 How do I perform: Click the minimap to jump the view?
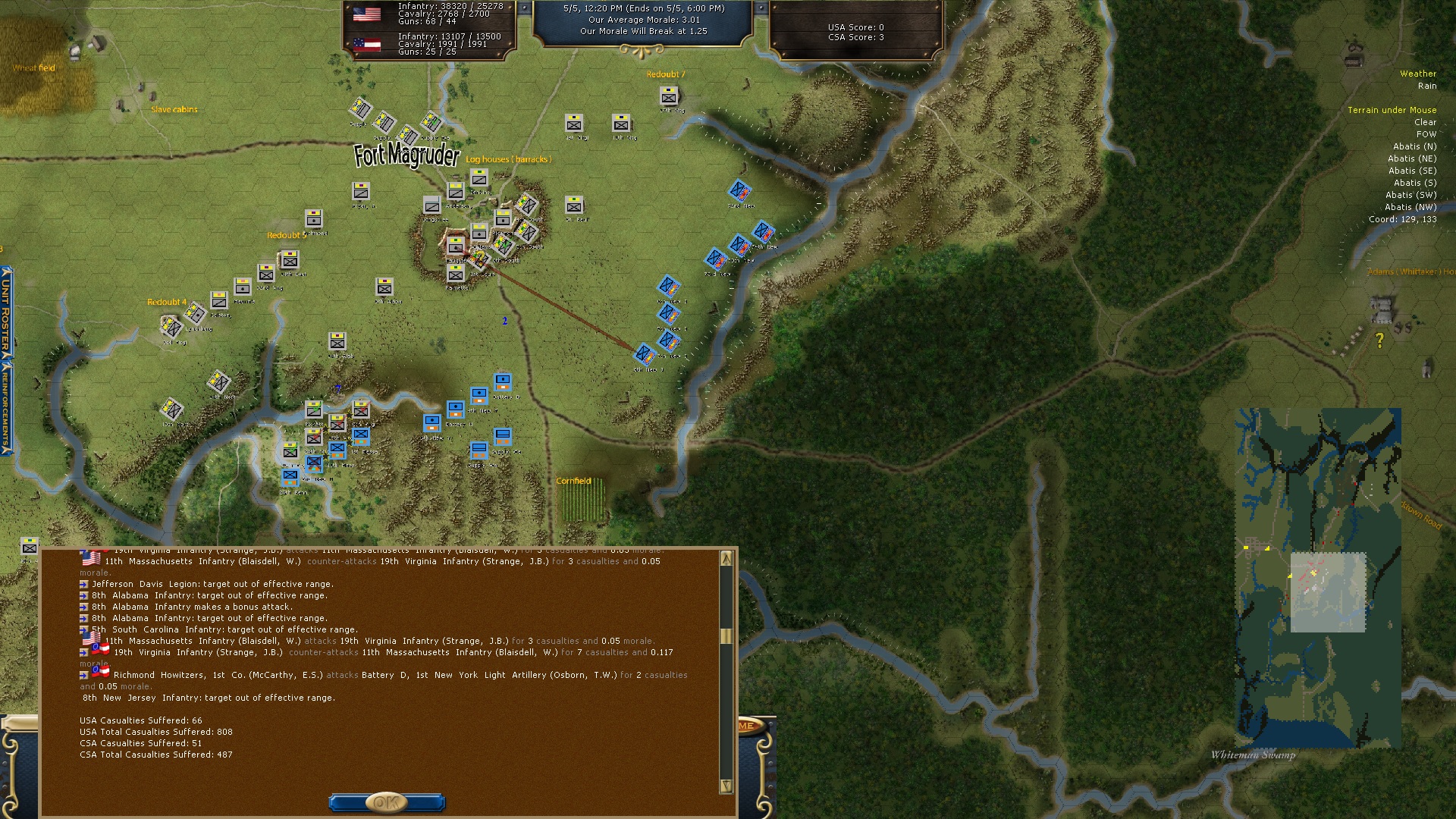coord(1318,578)
